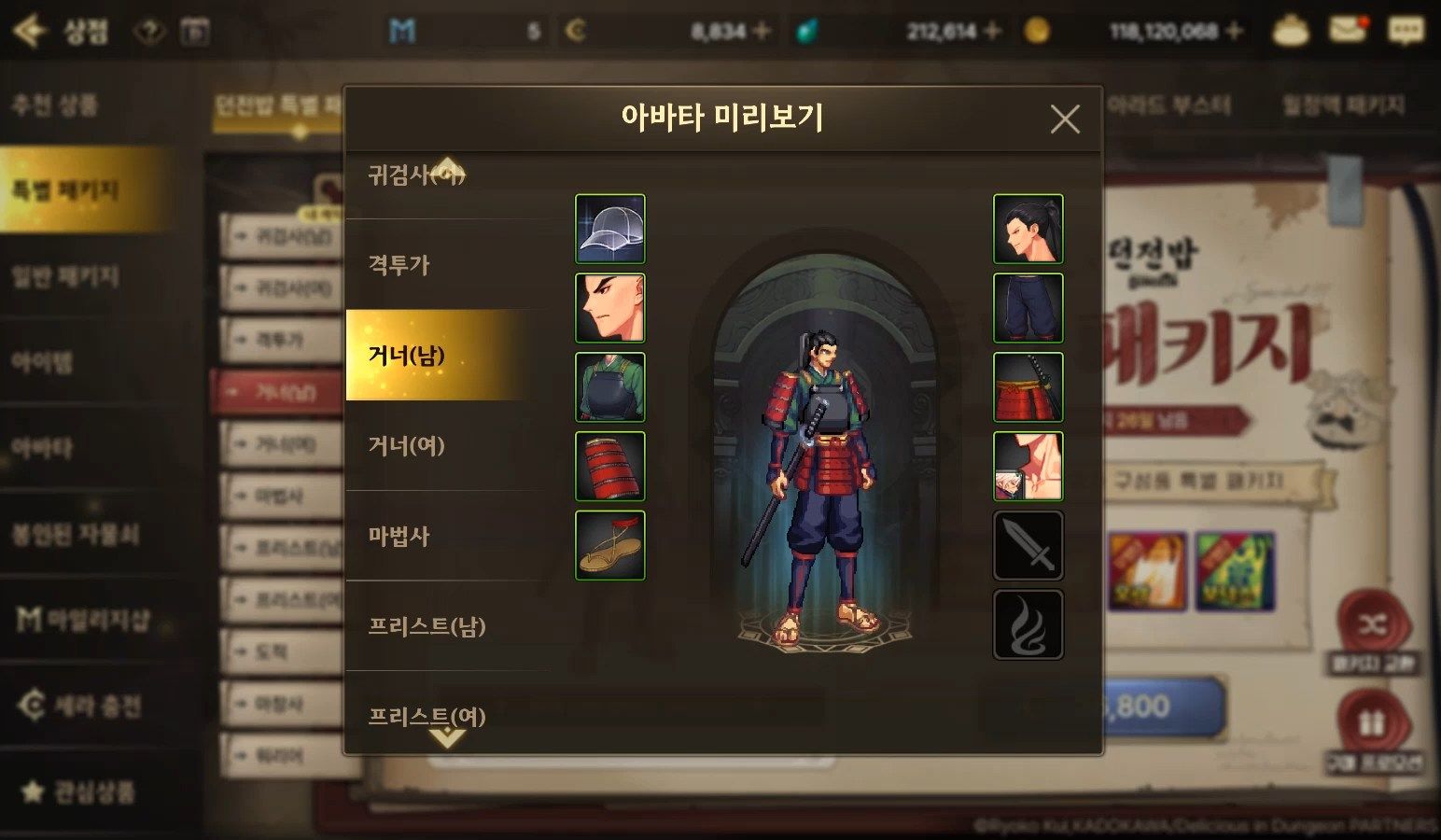Go back using the top-left arrow
Image resolution: width=1441 pixels, height=840 pixels.
pyautogui.click(x=30, y=31)
